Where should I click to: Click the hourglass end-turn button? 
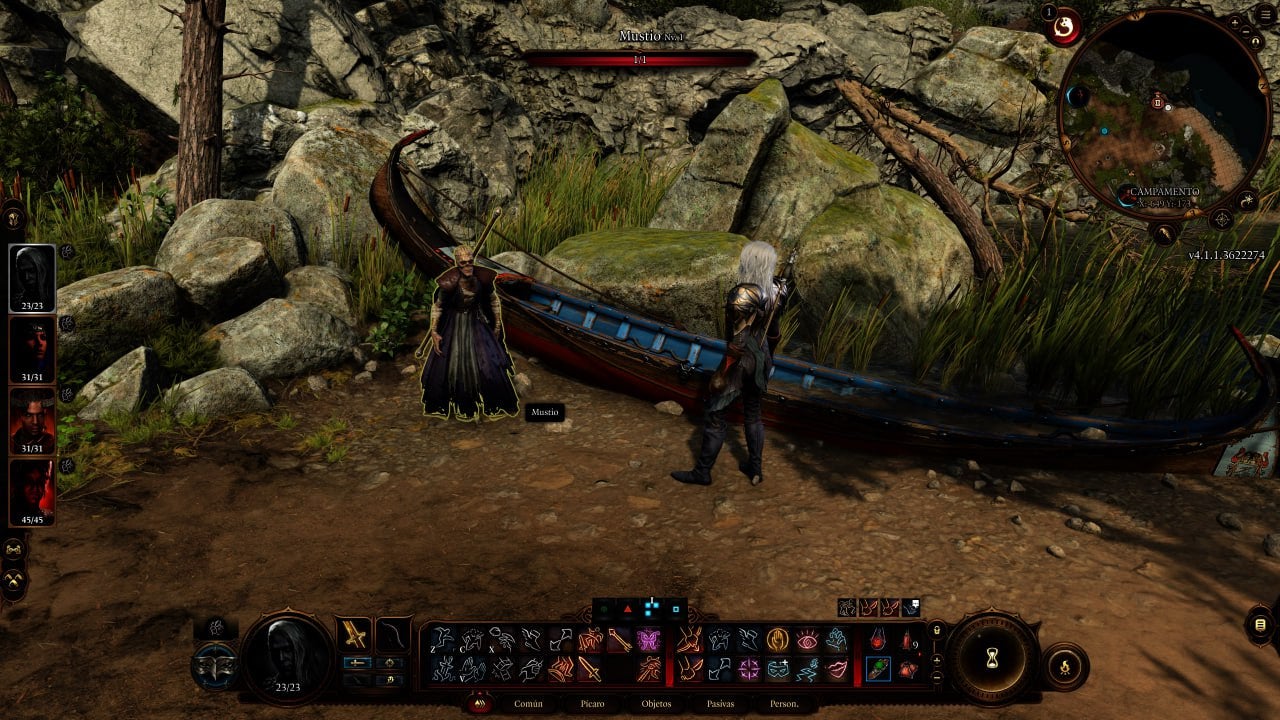tap(991, 657)
